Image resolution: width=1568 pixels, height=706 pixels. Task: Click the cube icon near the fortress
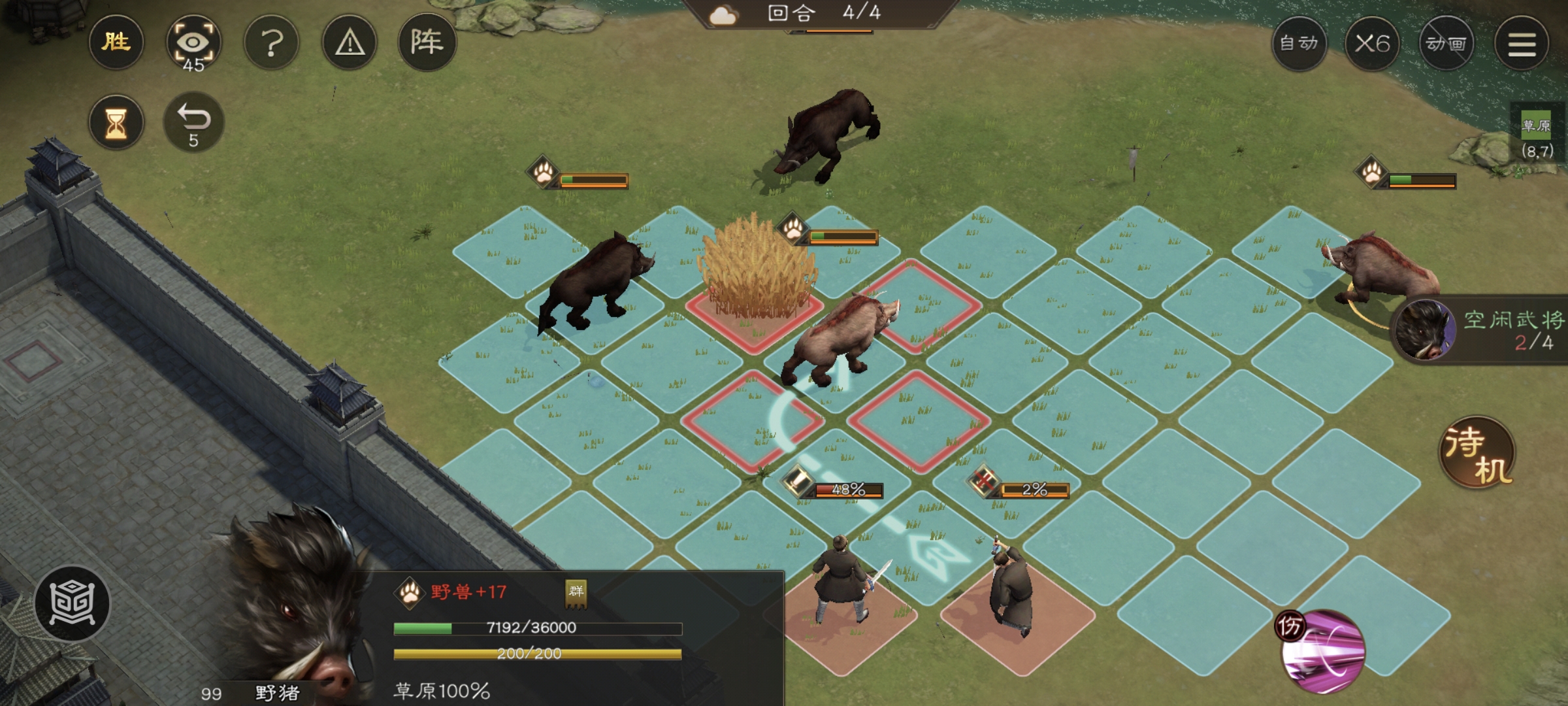coord(73,602)
